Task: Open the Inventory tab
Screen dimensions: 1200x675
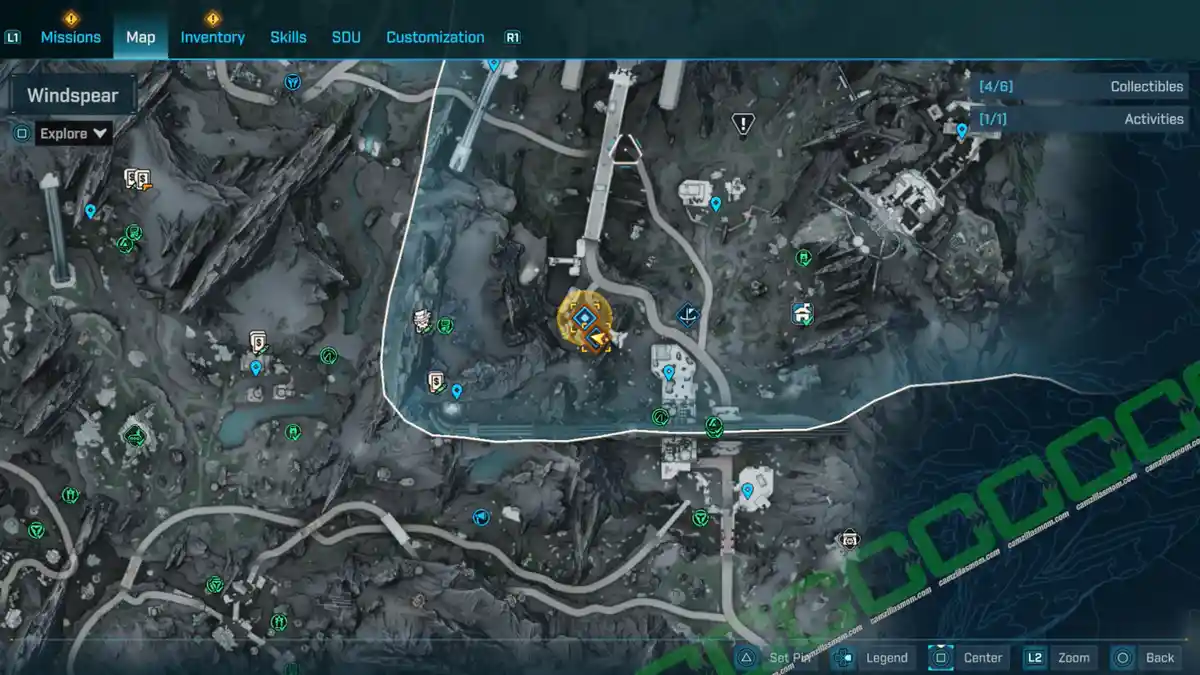Action: coord(212,37)
